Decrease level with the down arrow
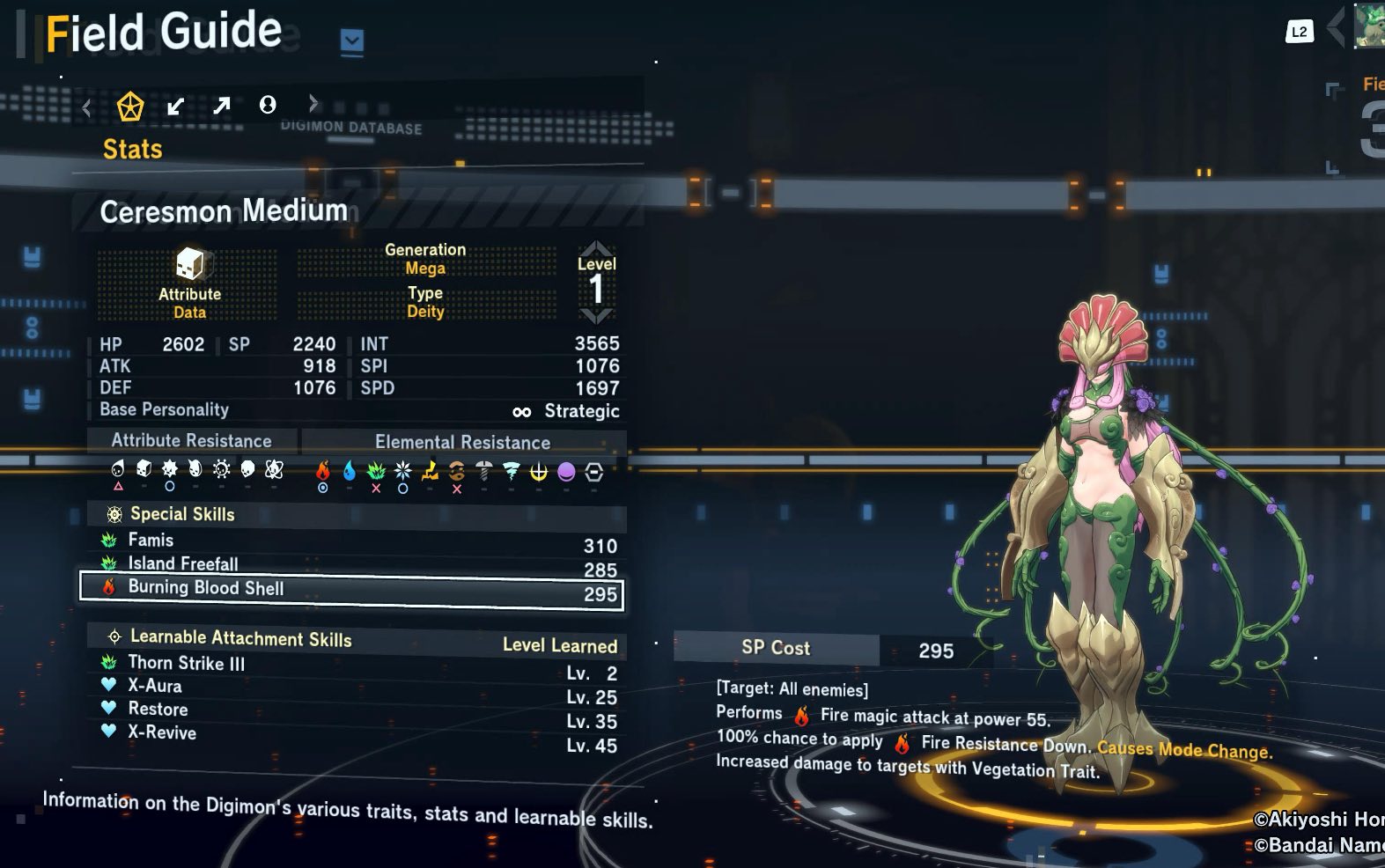This screenshot has height=868, width=1385. (596, 315)
